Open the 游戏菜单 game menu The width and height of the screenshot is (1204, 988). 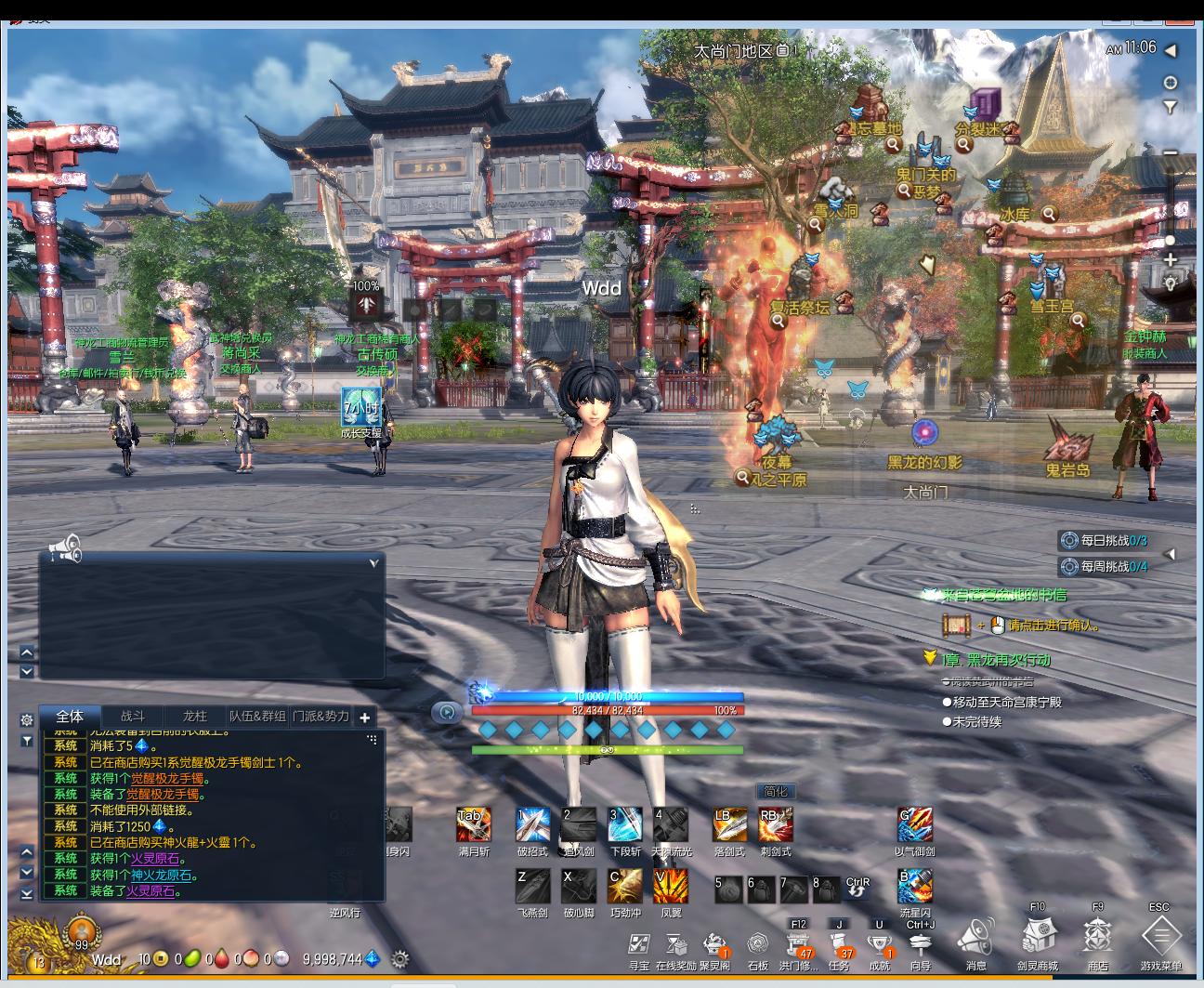[x=1160, y=937]
